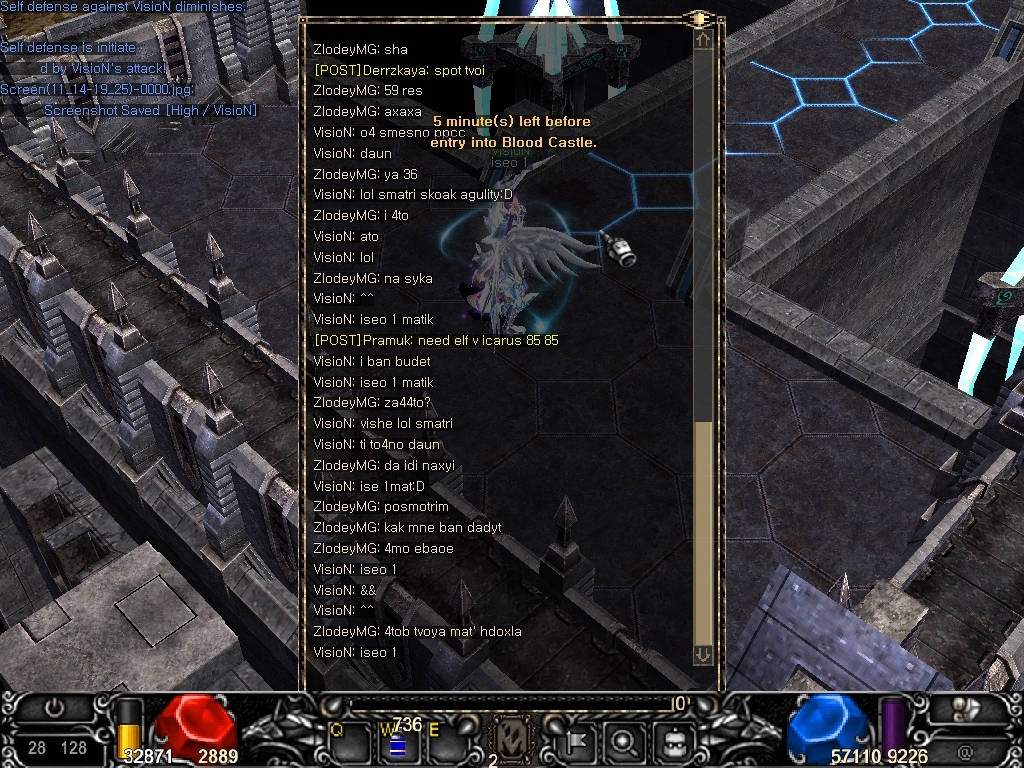The height and width of the screenshot is (768, 1024).
Task: Select the E hotkey slot
Action: (444, 741)
